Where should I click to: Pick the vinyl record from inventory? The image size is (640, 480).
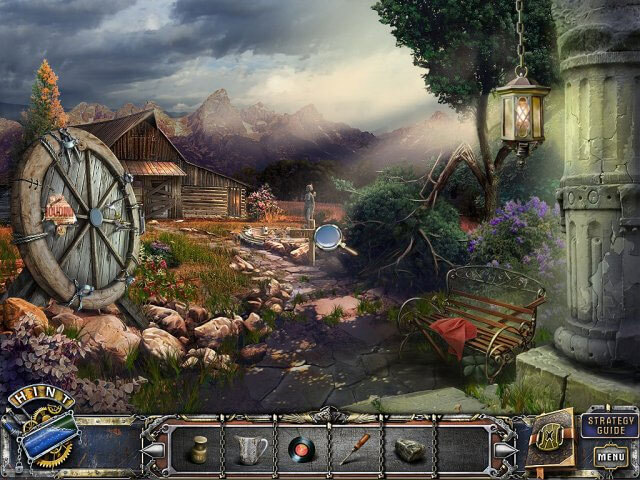coord(300,449)
